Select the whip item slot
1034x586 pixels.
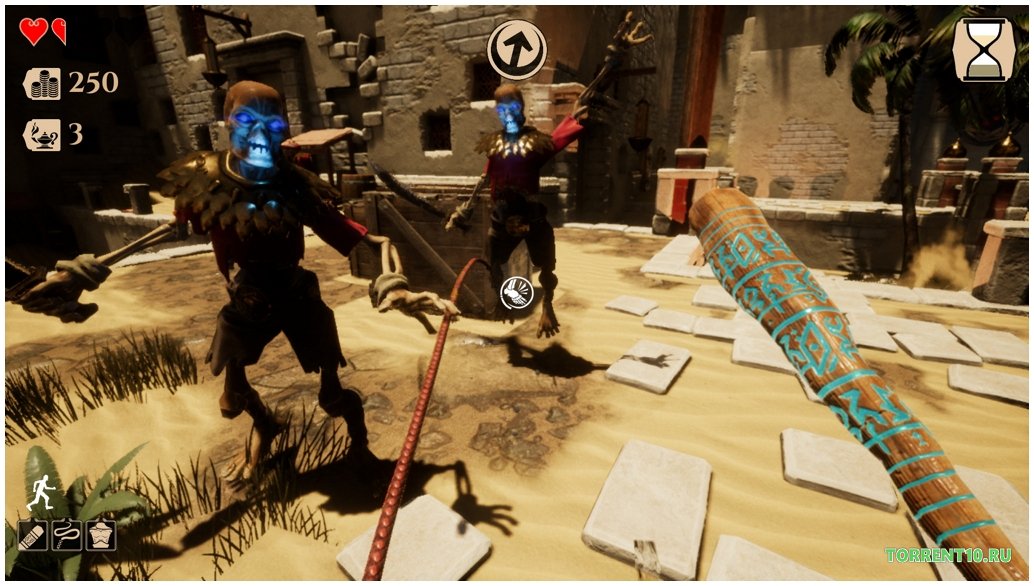click(x=67, y=535)
